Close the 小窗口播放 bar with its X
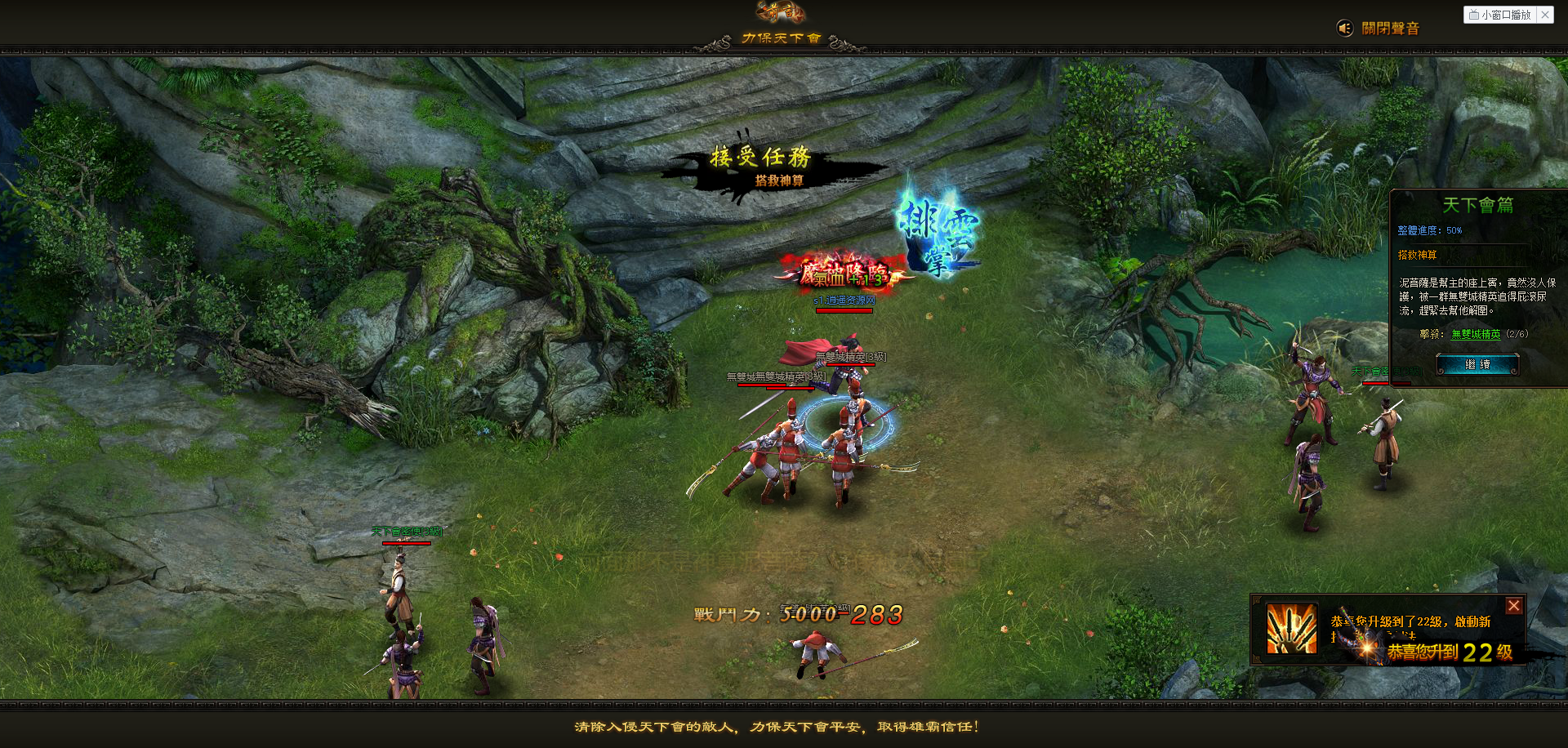 pyautogui.click(x=1546, y=15)
